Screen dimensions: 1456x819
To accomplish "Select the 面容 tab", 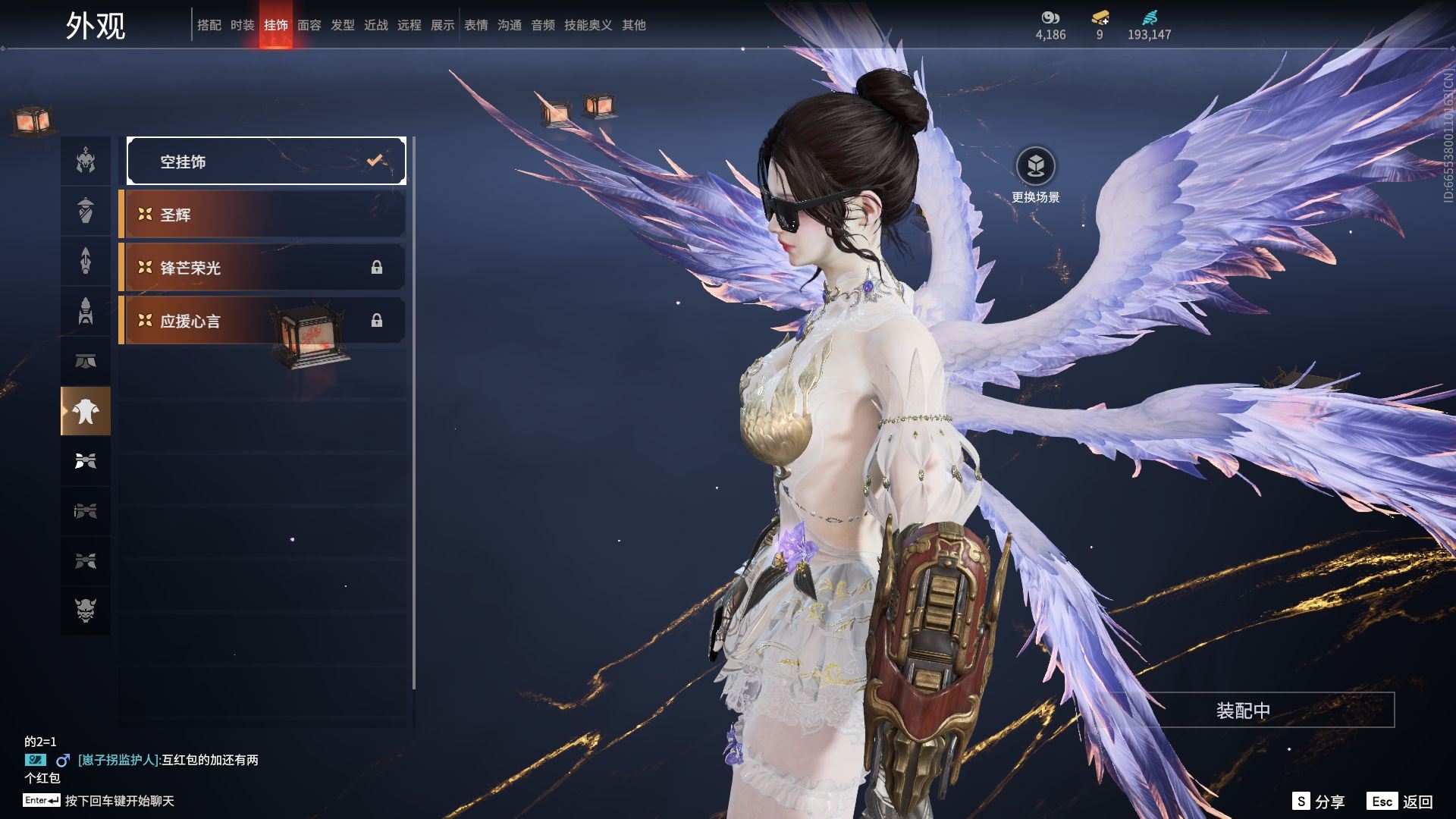I will [309, 25].
